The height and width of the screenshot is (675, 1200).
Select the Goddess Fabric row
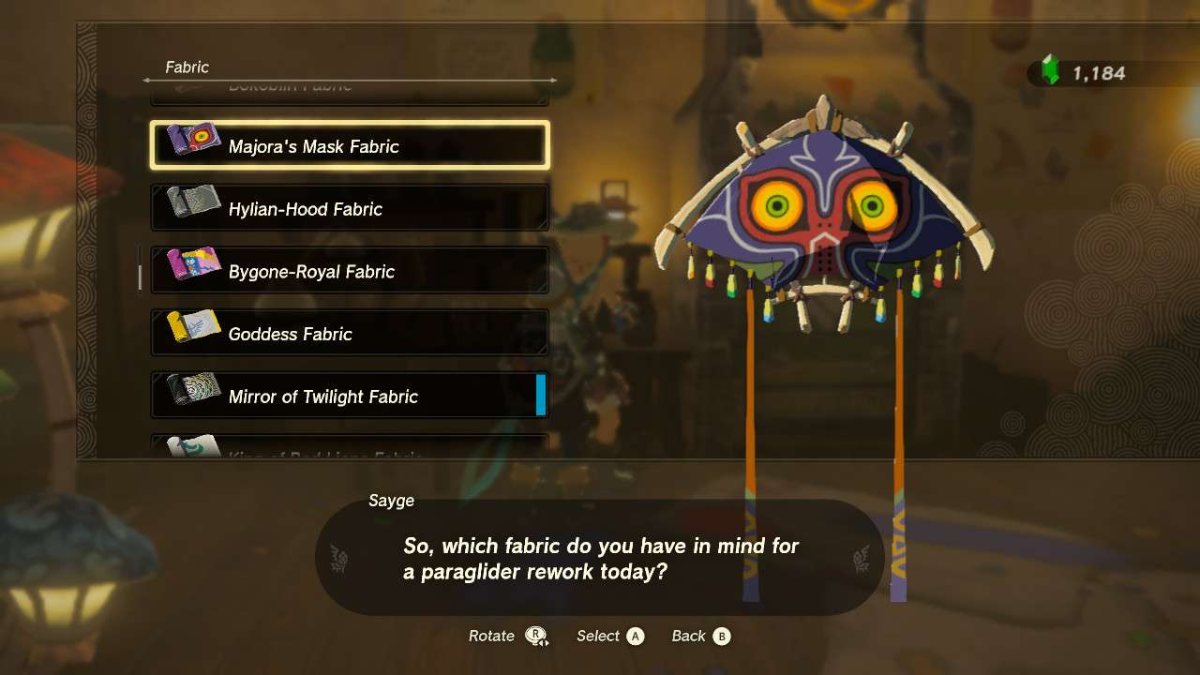349,333
